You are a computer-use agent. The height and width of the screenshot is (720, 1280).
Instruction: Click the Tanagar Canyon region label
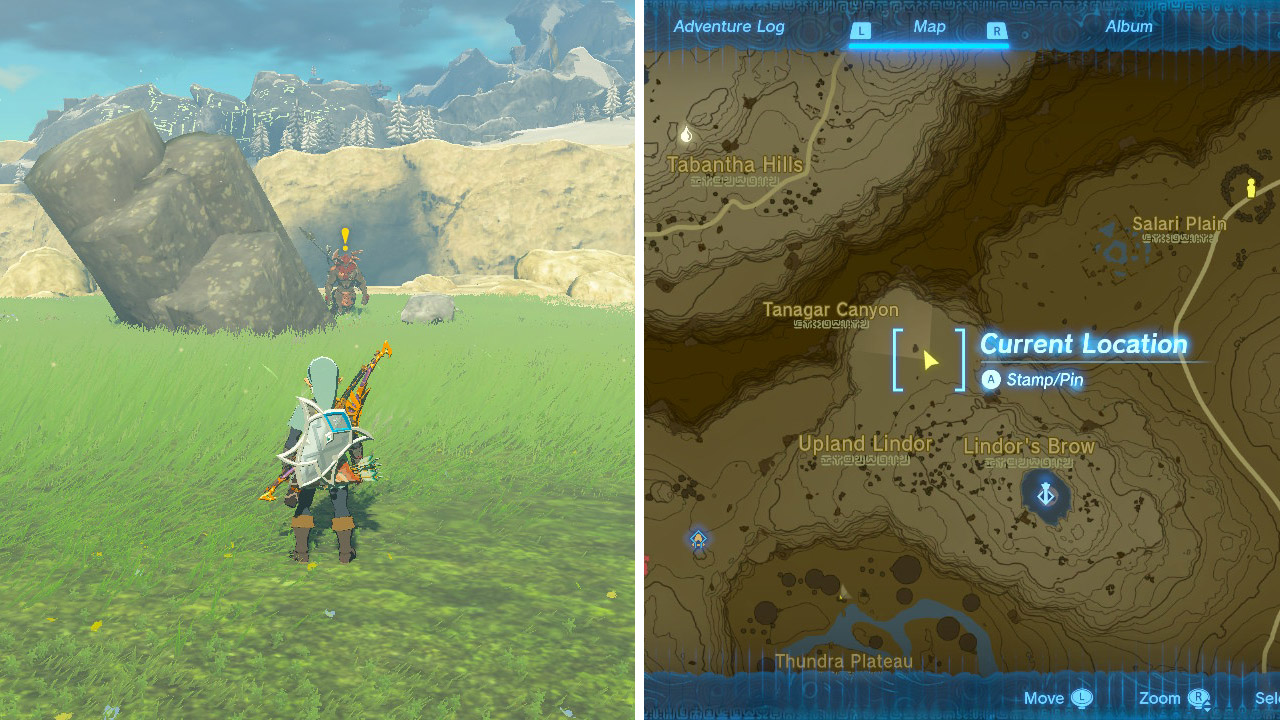[832, 310]
